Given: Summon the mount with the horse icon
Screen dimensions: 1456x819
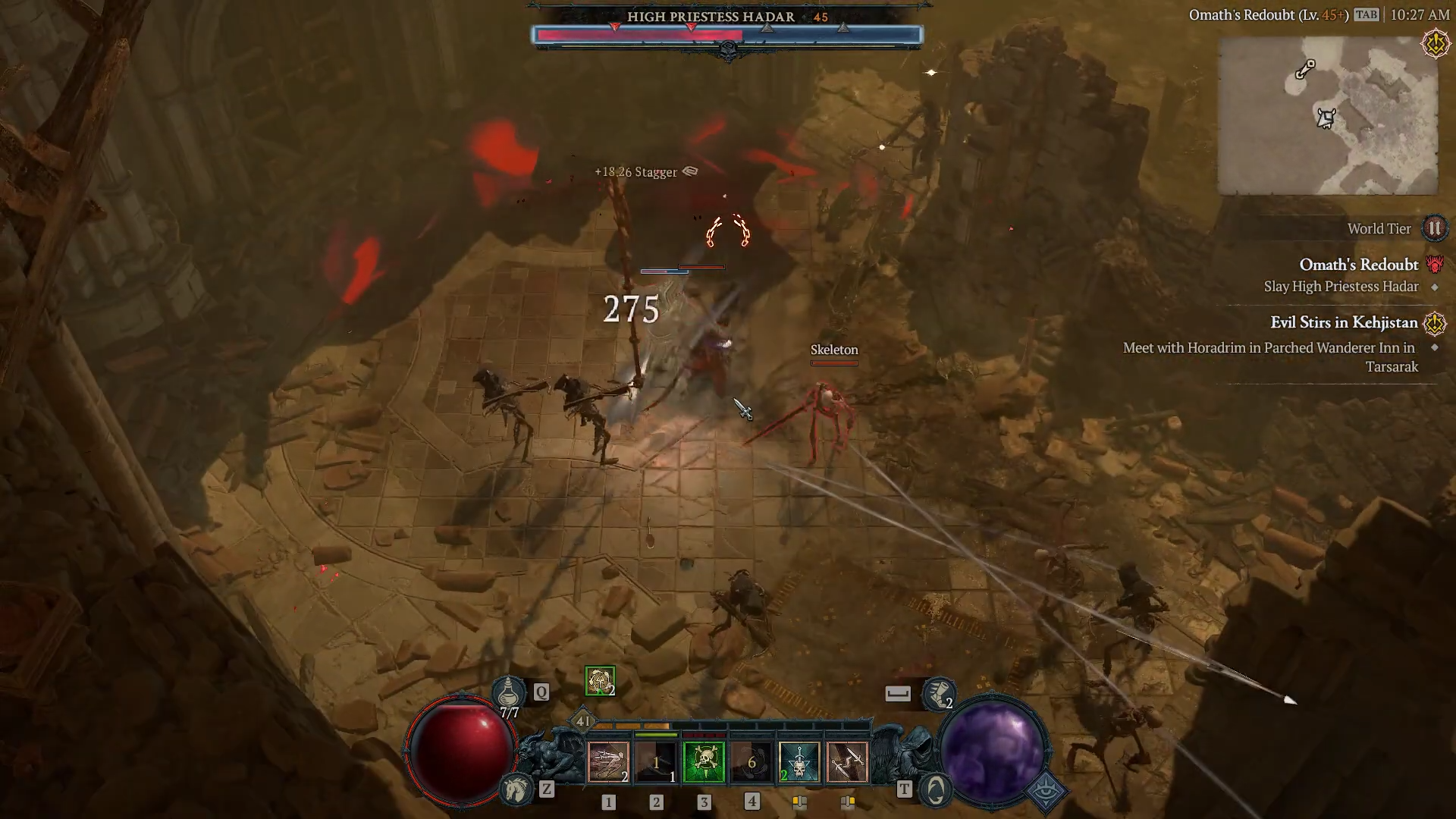Looking at the screenshot, I should [516, 789].
